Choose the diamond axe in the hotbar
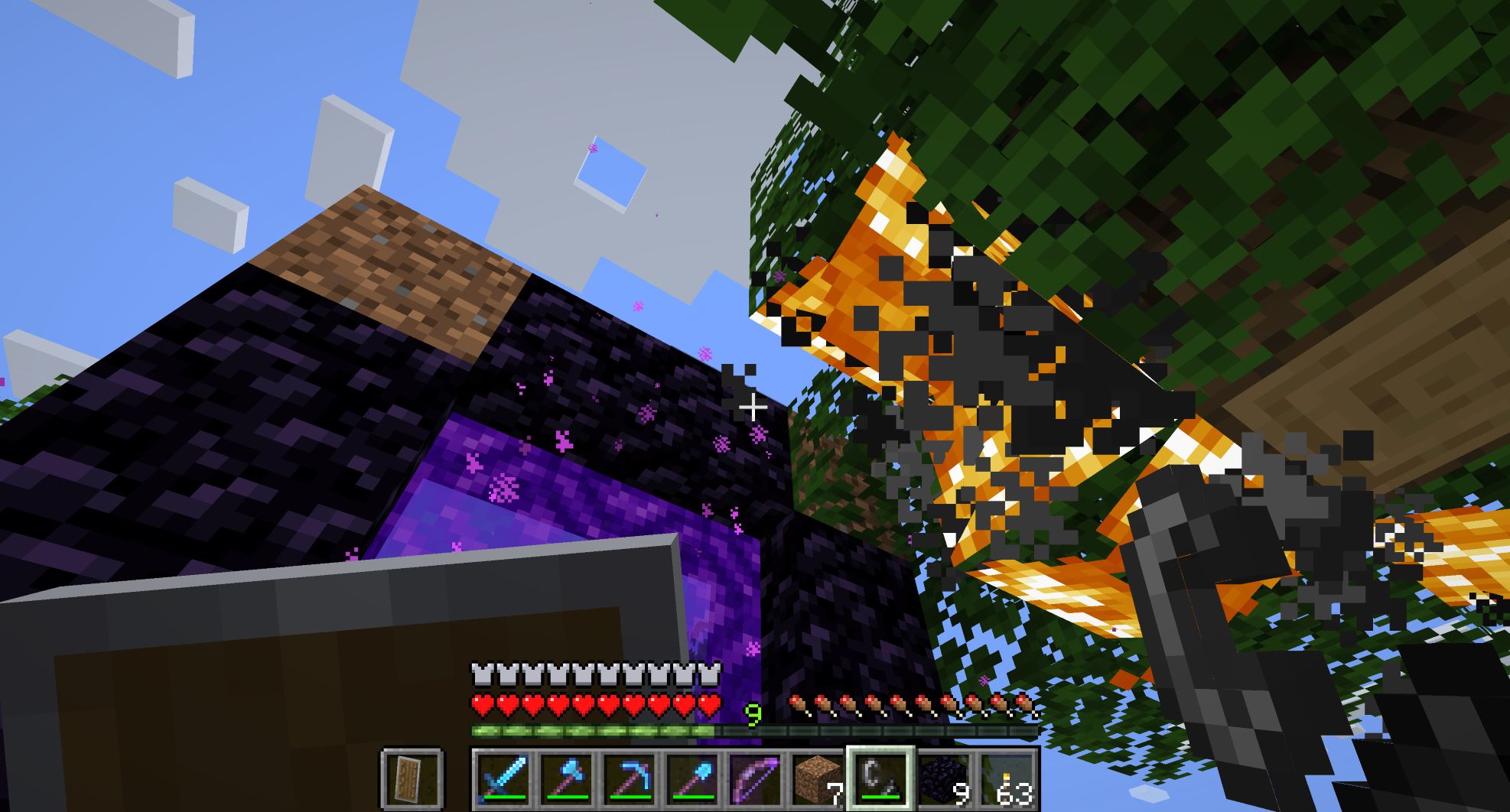 pyautogui.click(x=566, y=778)
